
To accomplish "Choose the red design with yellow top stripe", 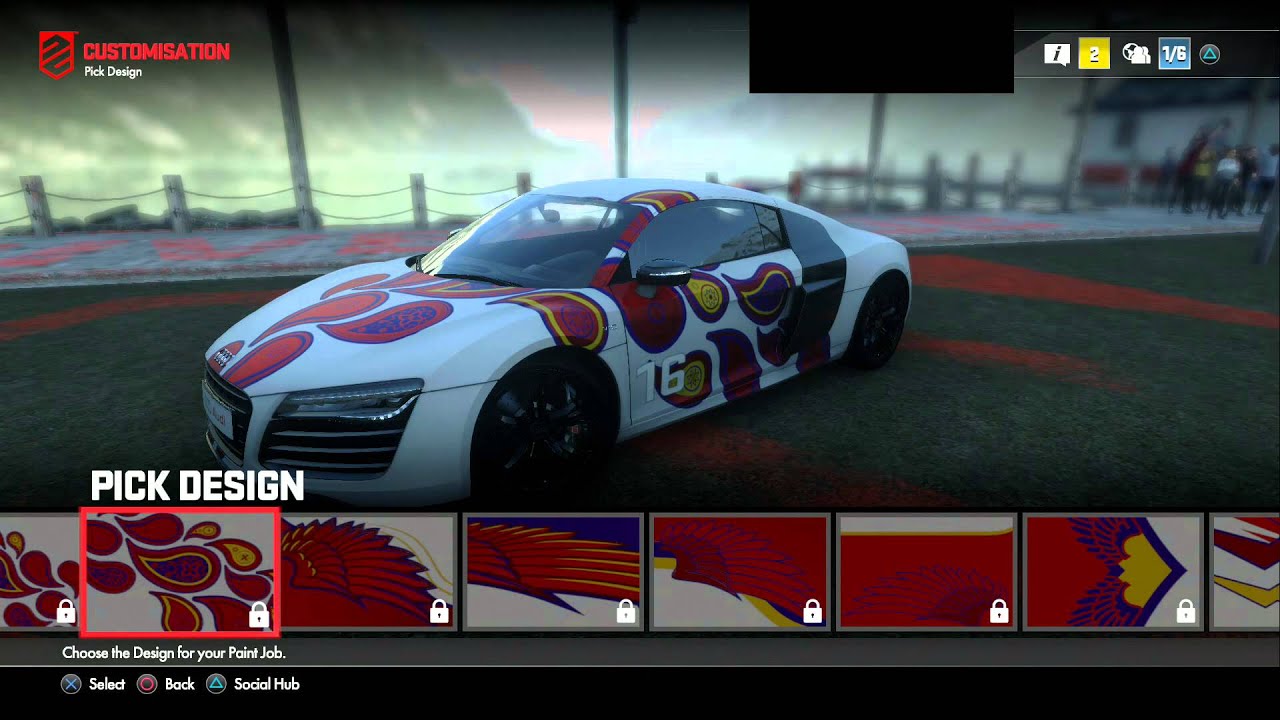I will point(926,572).
